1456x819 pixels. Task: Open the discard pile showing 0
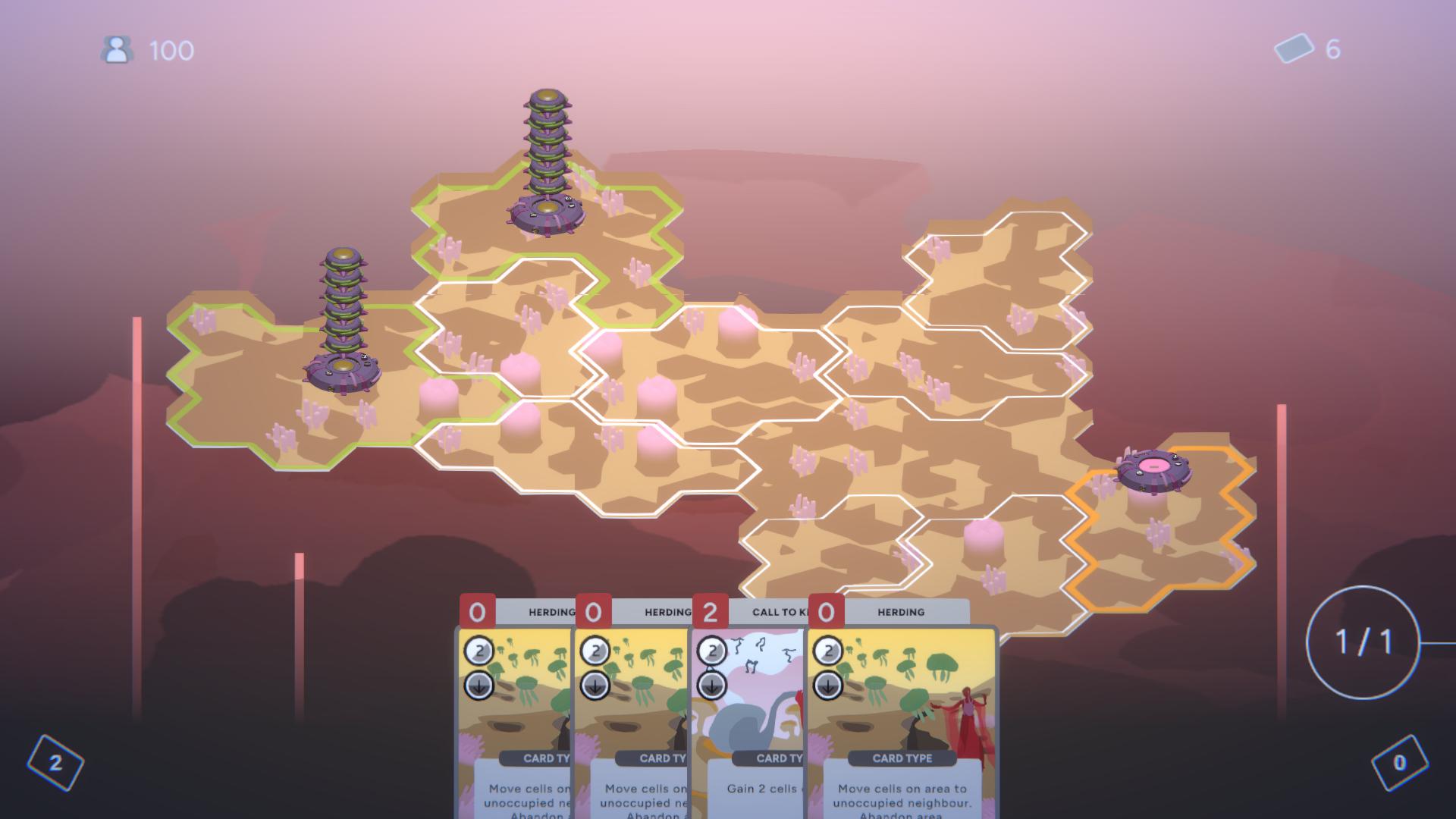click(x=1399, y=763)
